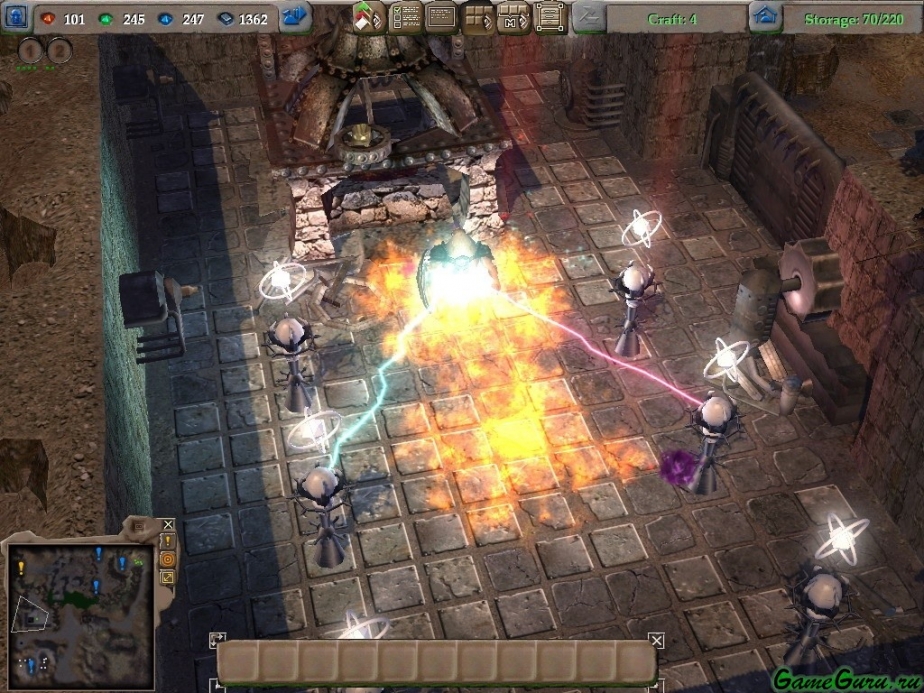Expand the minimap with the arrows button

tap(168, 577)
